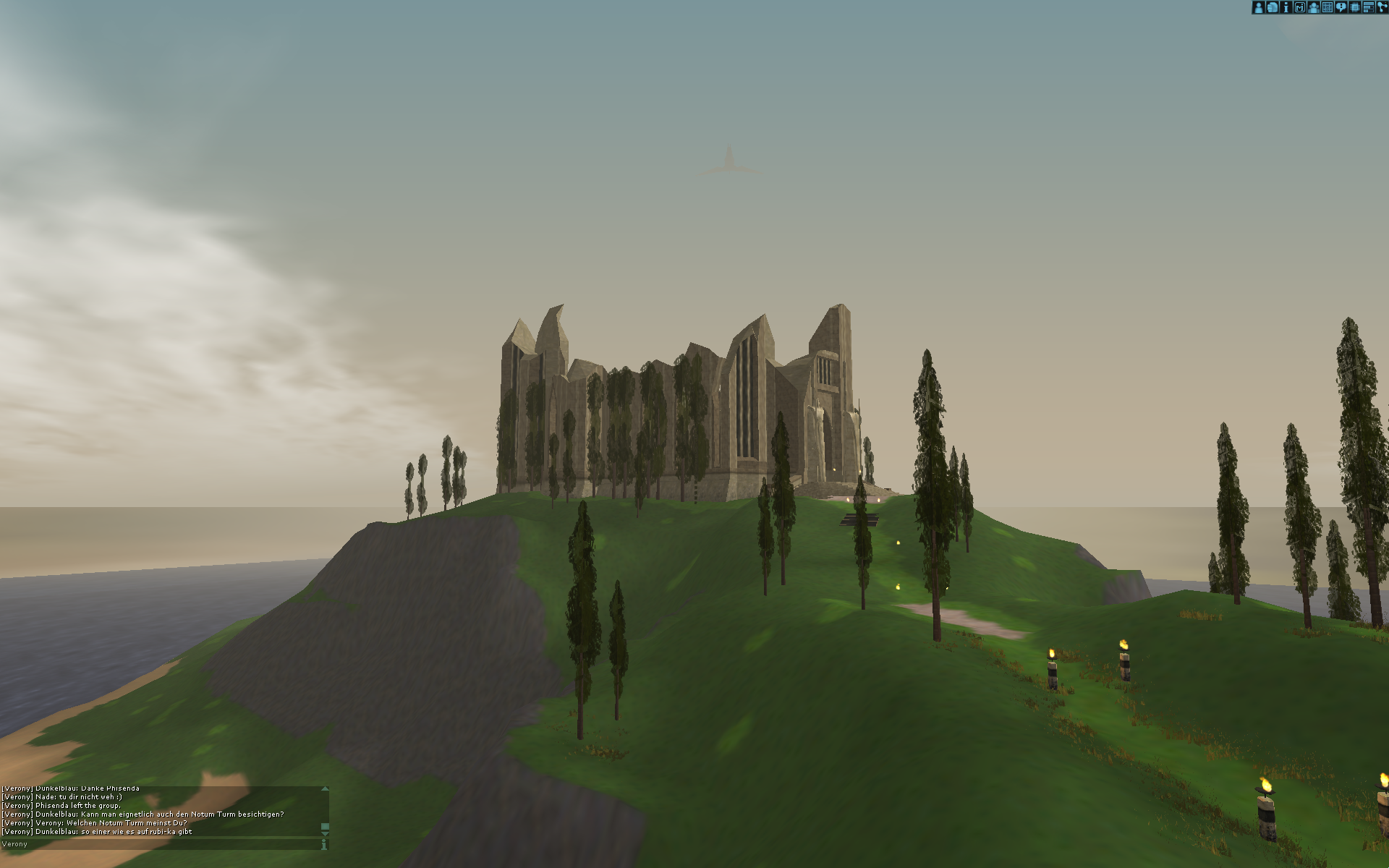The height and width of the screenshot is (868, 1389).
Task: Click the speech bubble icon
Action: coord(1341,7)
